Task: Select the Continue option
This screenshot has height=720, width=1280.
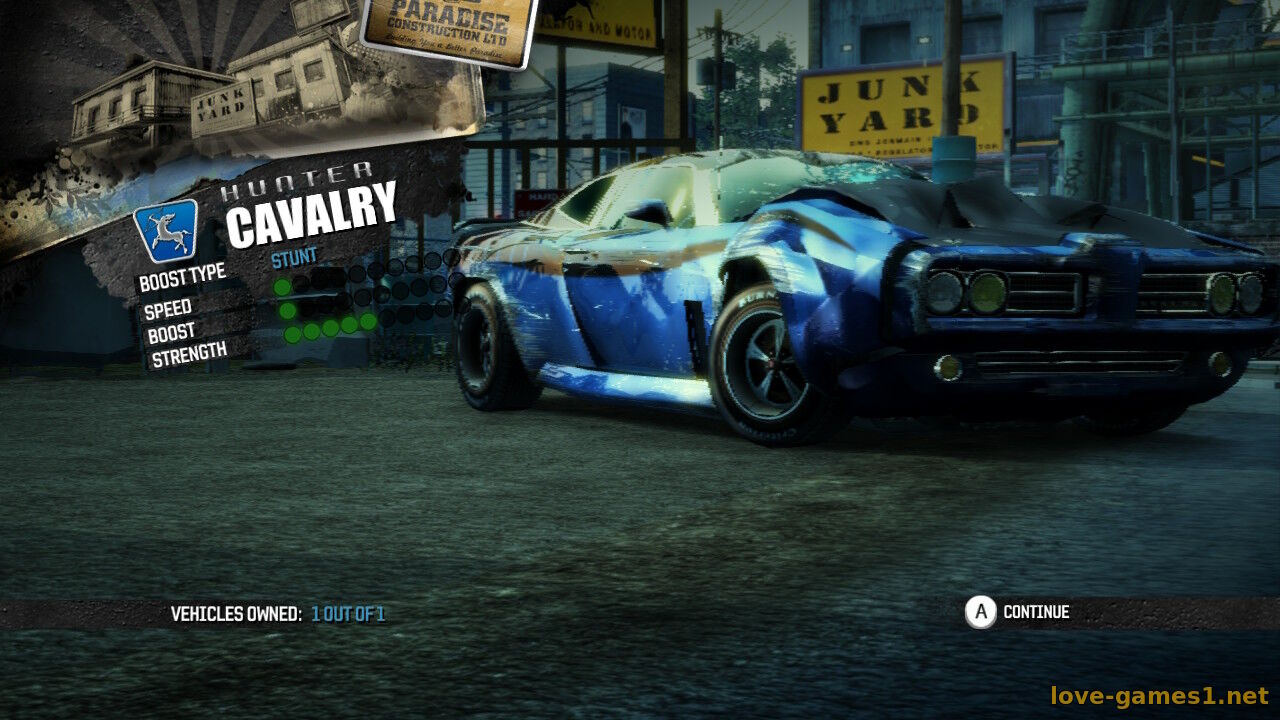Action: (1018, 612)
